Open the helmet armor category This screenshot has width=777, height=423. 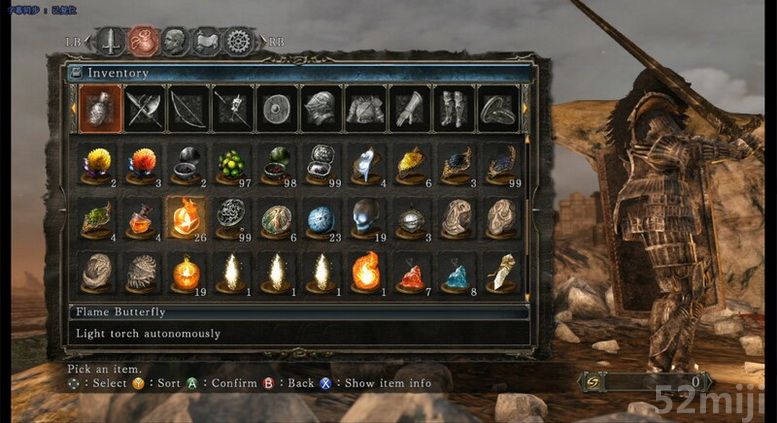320,108
